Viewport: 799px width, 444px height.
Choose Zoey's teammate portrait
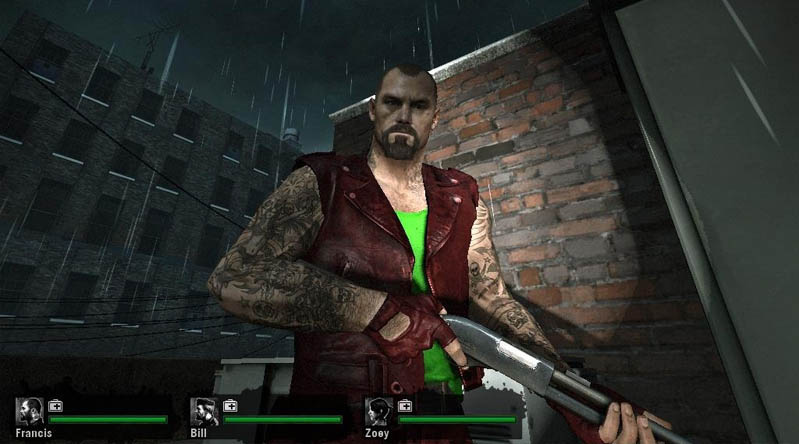[x=379, y=411]
